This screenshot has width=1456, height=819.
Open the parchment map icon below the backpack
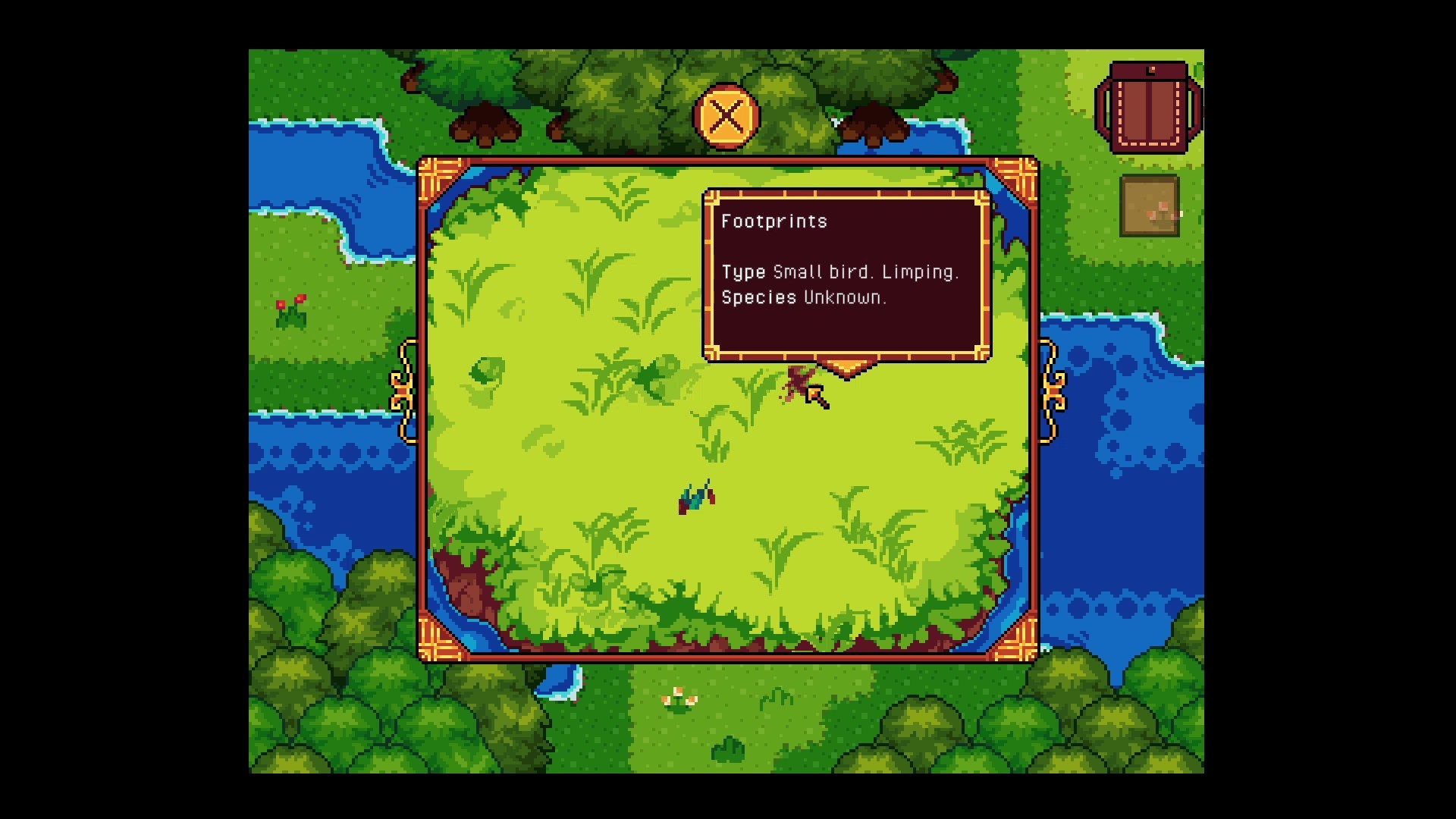coord(1148,205)
